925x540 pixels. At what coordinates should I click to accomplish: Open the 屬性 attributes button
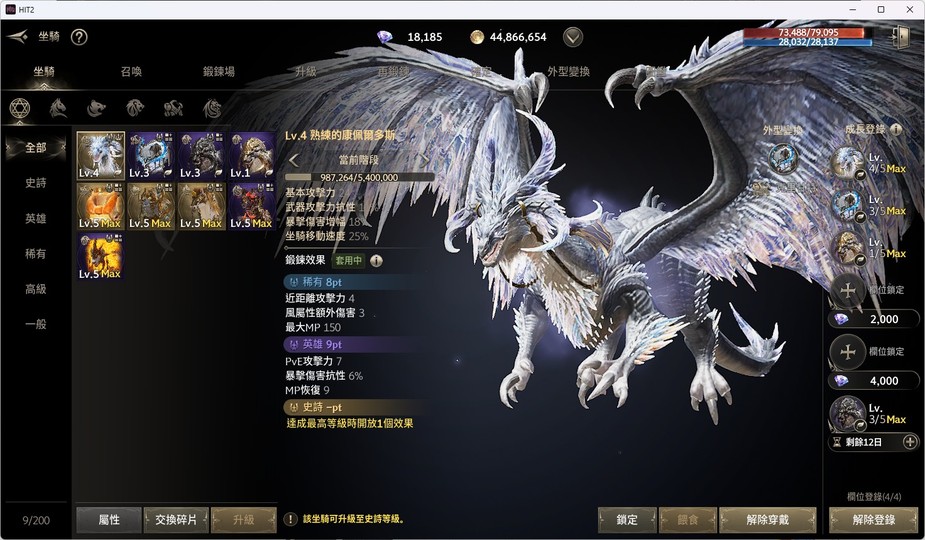(x=109, y=520)
